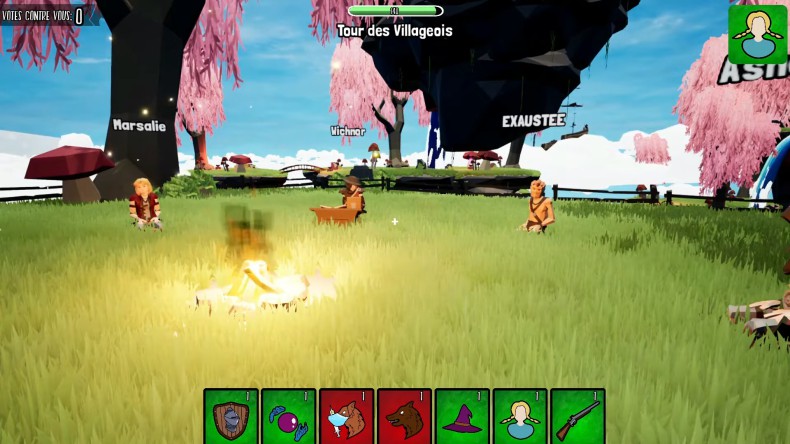Select the braided villager girl card in bottom bar

point(520,416)
